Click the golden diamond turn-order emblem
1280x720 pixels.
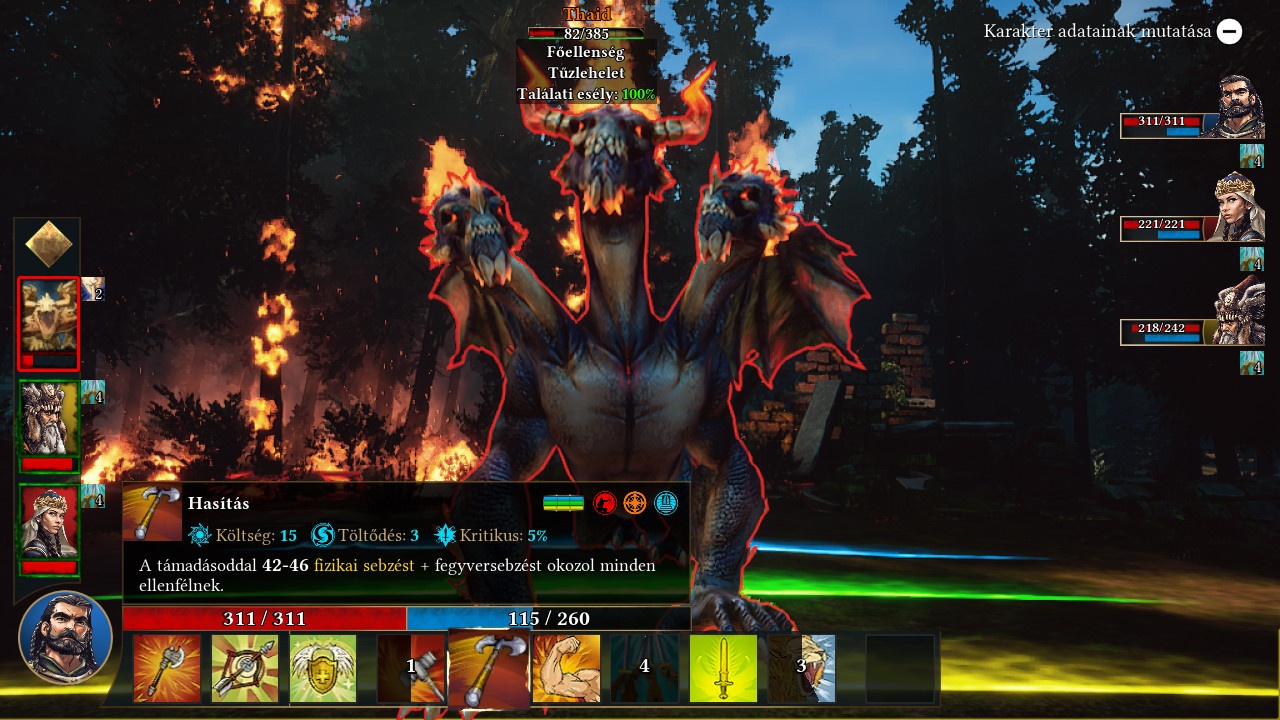[x=48, y=244]
